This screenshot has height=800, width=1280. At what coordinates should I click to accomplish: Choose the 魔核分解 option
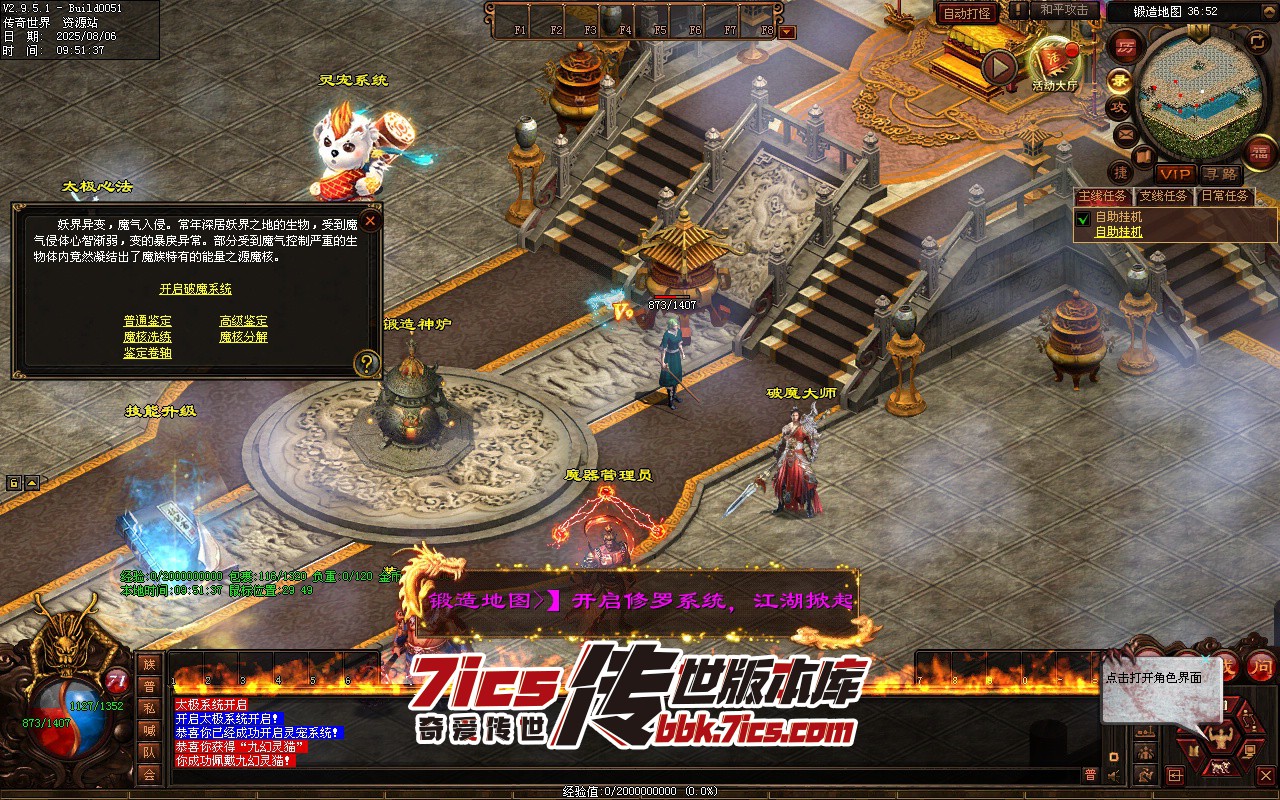[244, 337]
